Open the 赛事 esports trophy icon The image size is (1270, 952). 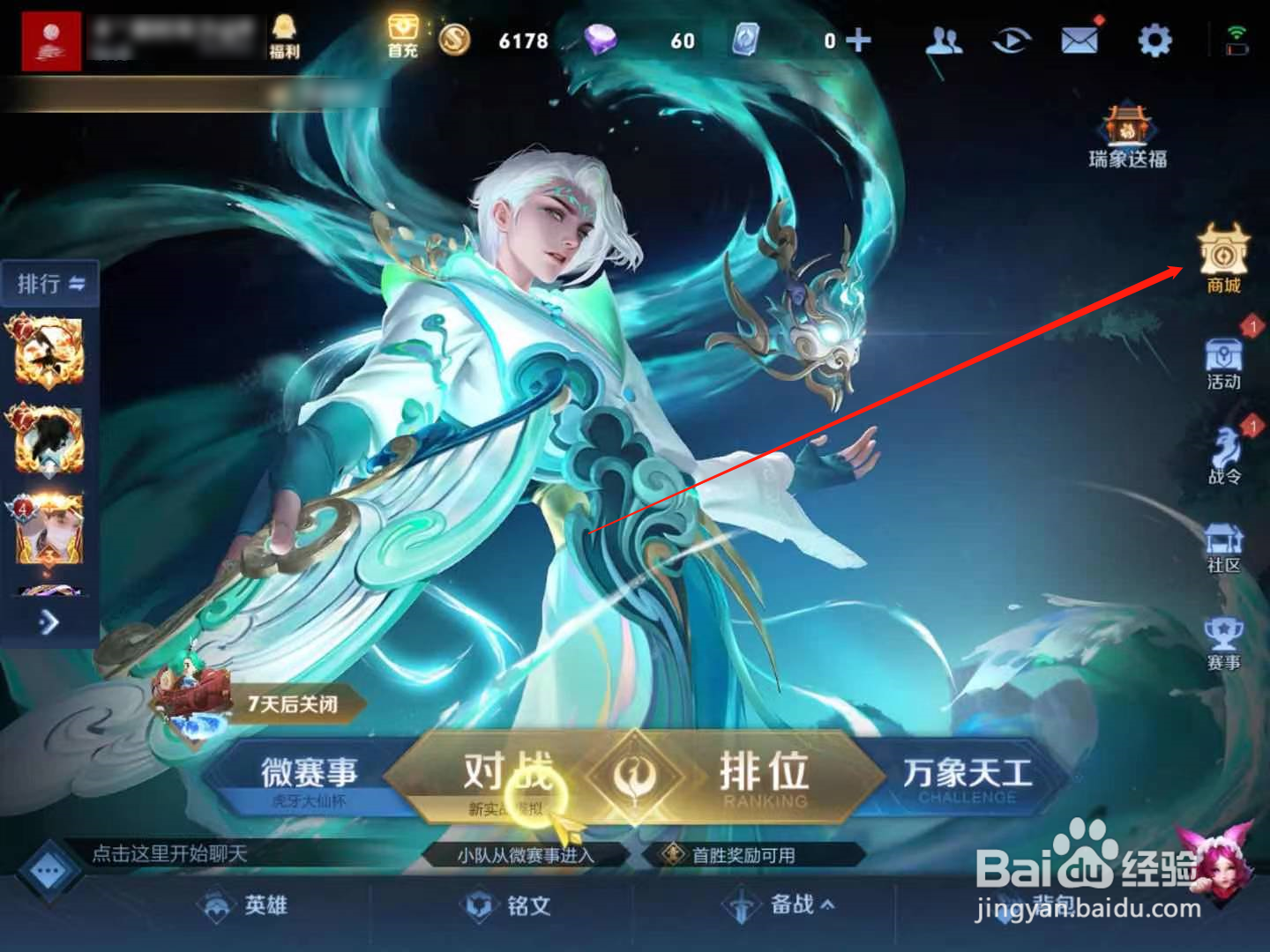click(1224, 639)
